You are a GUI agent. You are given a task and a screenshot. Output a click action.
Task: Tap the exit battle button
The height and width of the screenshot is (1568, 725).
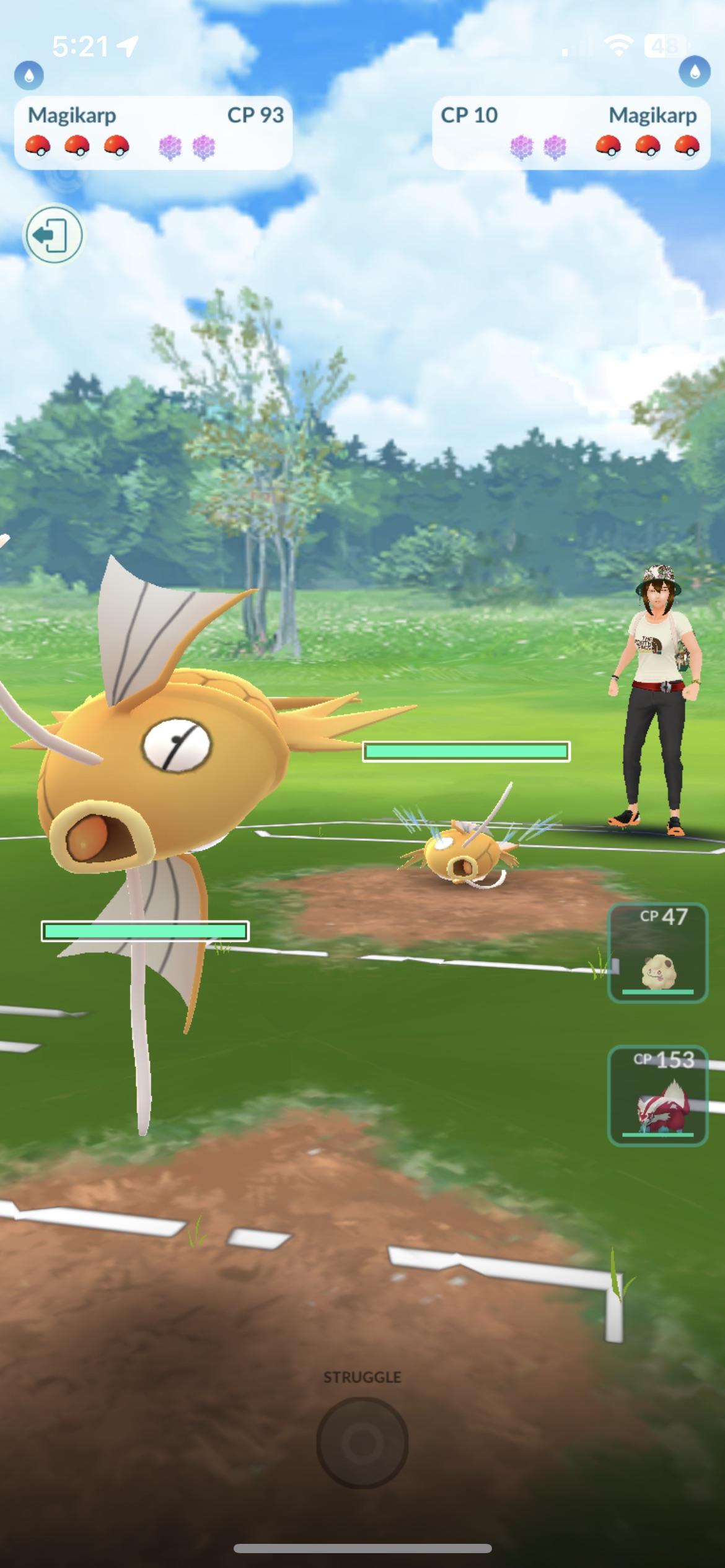click(53, 235)
